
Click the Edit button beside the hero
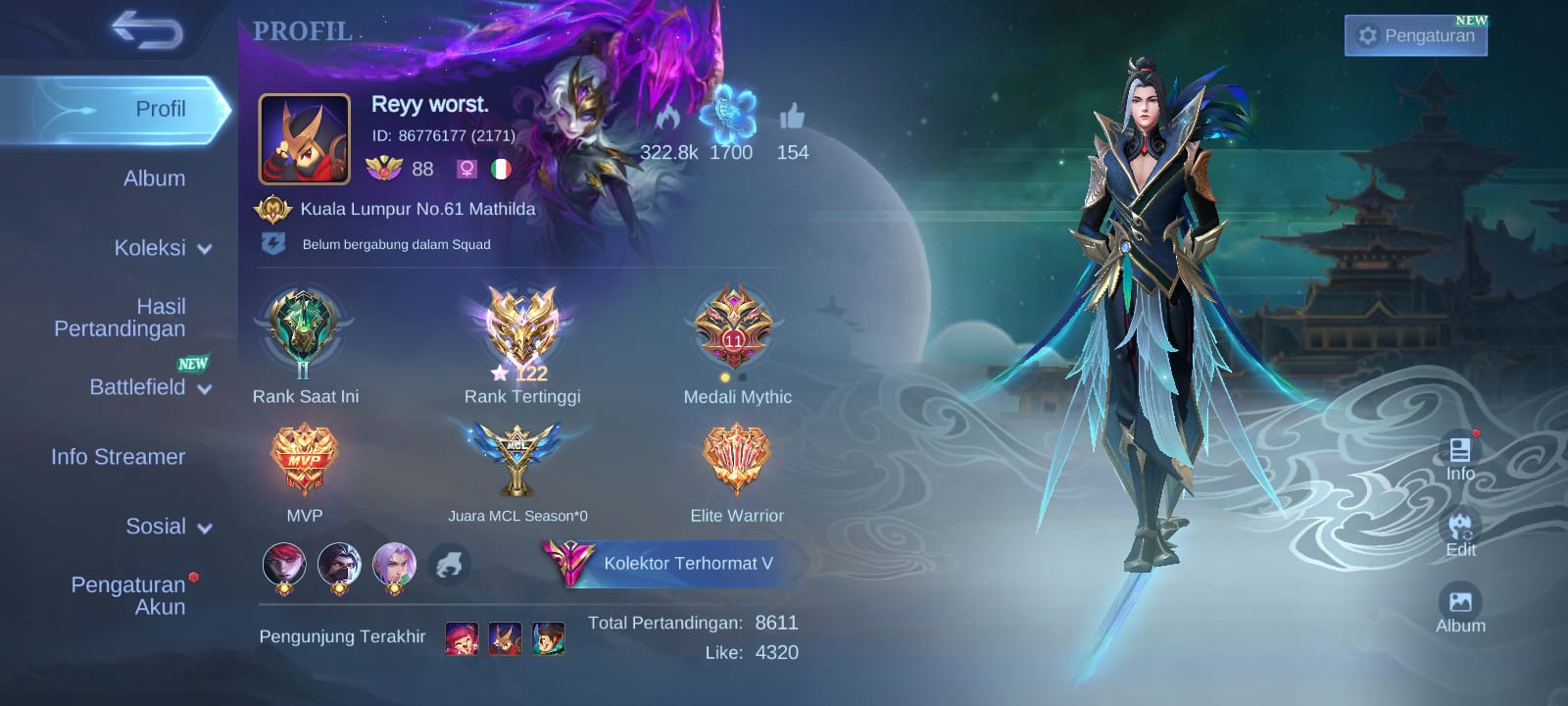1460,532
